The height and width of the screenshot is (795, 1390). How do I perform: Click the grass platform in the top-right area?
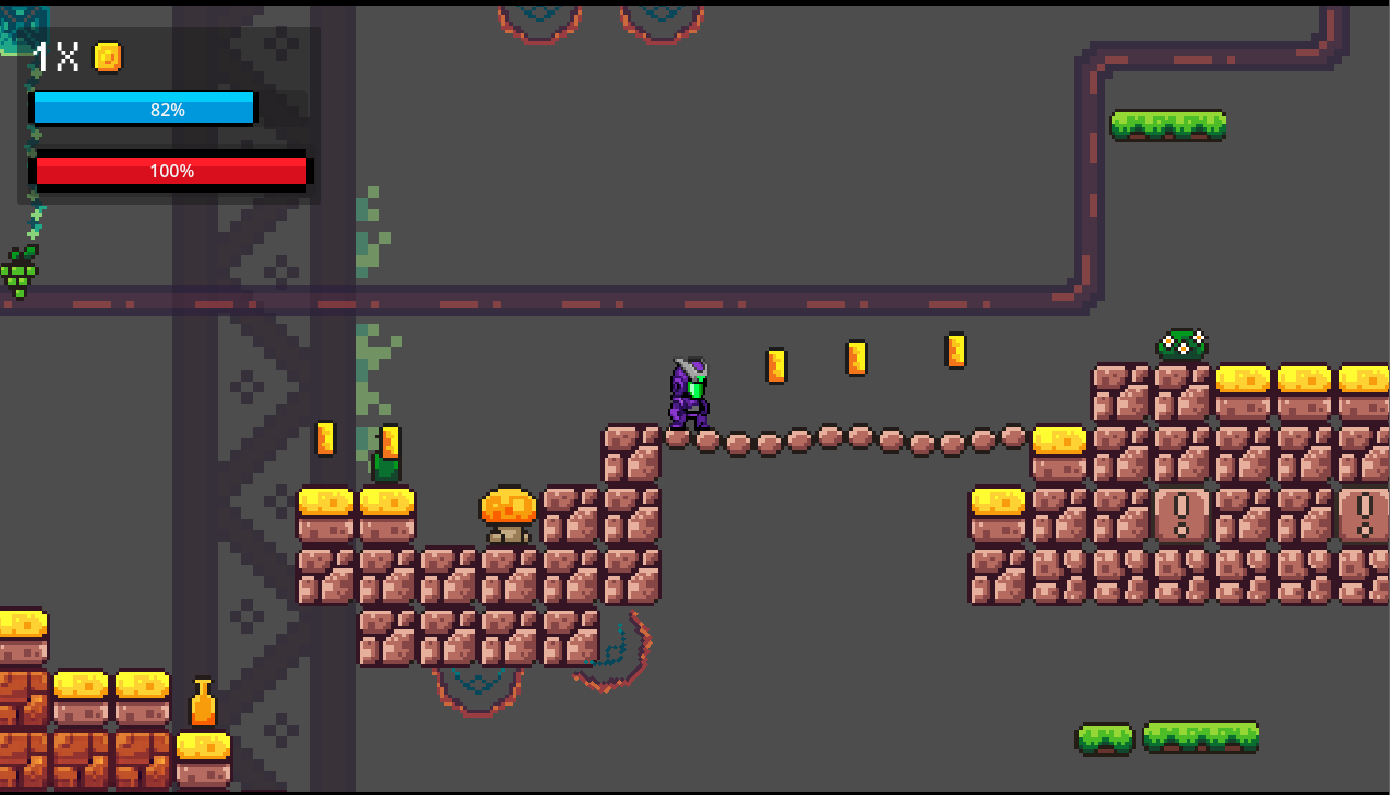pos(1168,123)
